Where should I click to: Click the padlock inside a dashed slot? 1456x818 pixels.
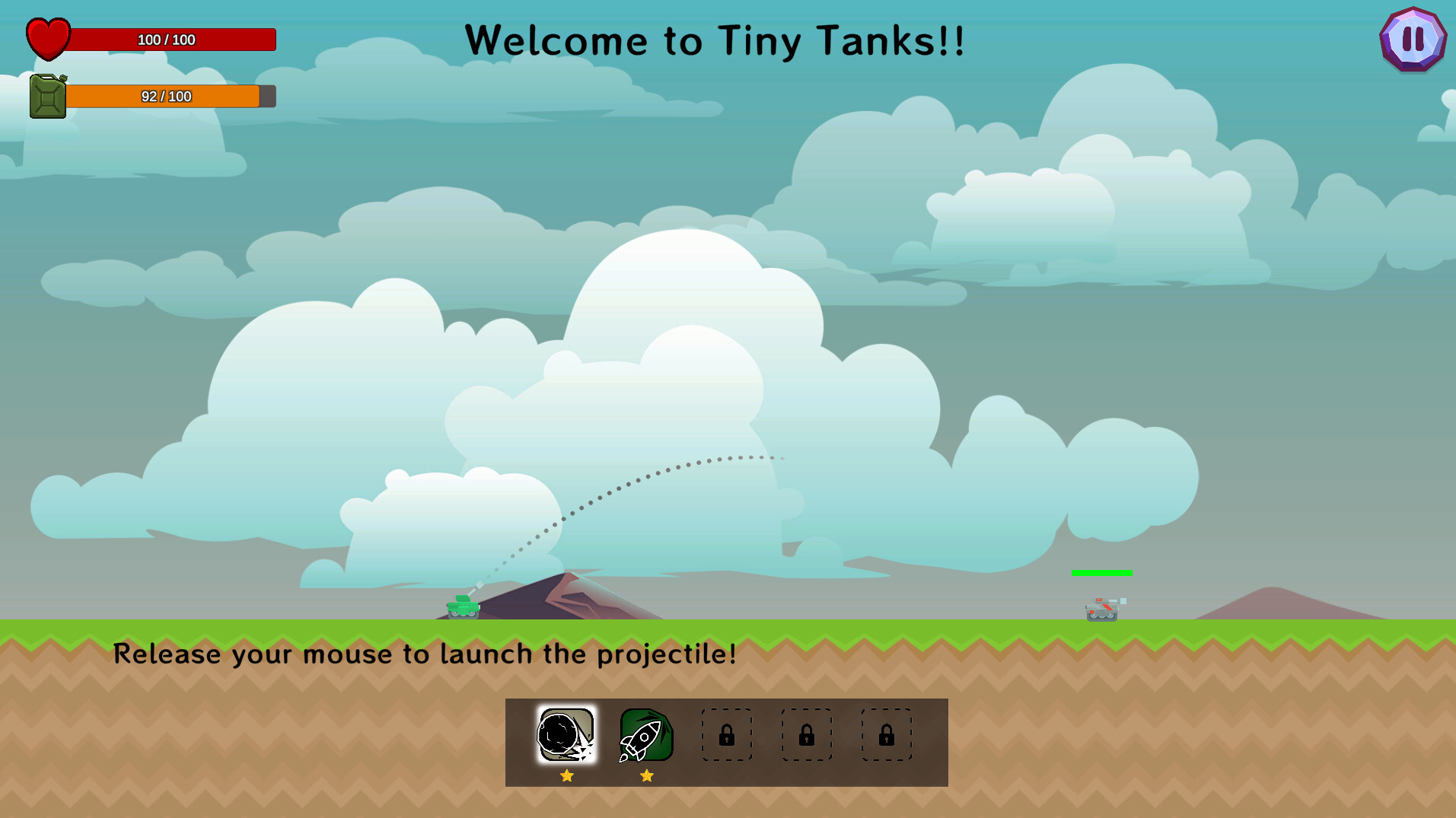click(726, 735)
